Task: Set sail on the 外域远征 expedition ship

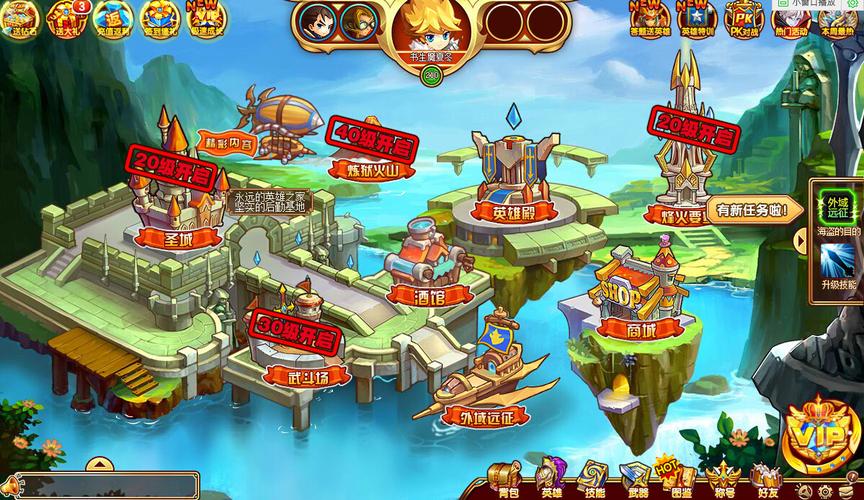Action: coord(490,375)
